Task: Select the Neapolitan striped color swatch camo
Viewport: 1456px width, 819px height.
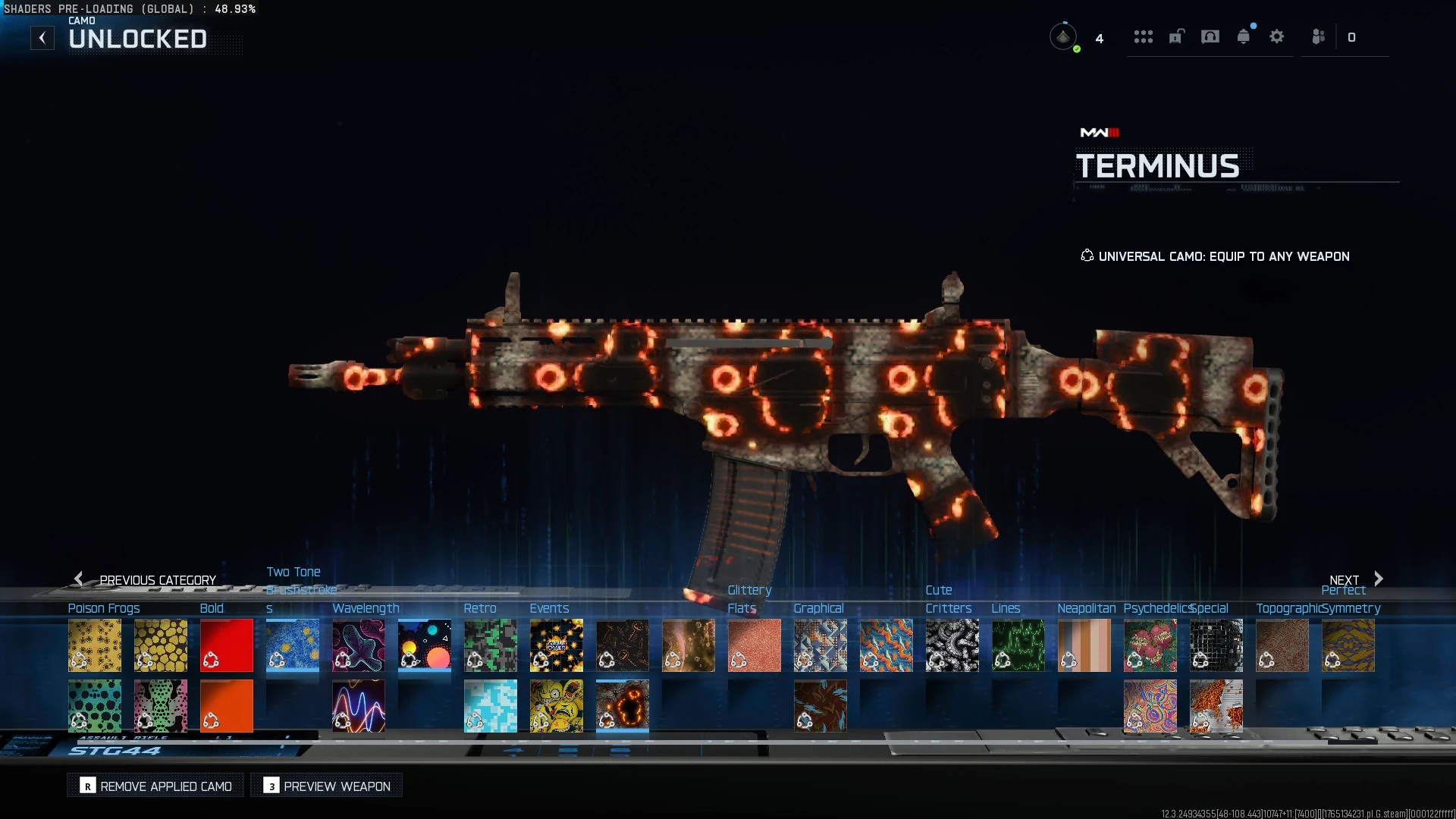Action: 1084,645
